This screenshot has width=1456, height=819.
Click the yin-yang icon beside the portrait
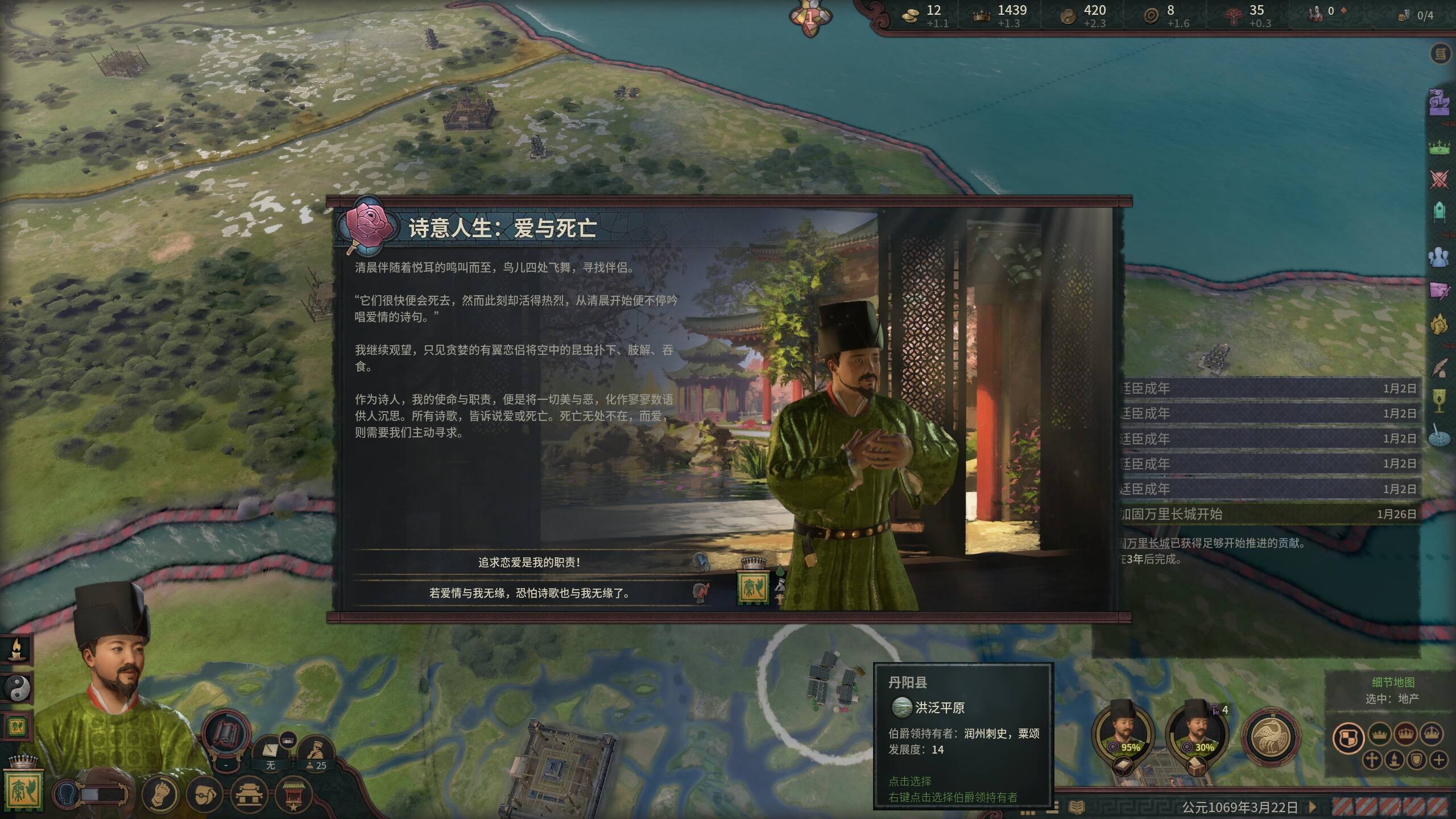pos(17,688)
